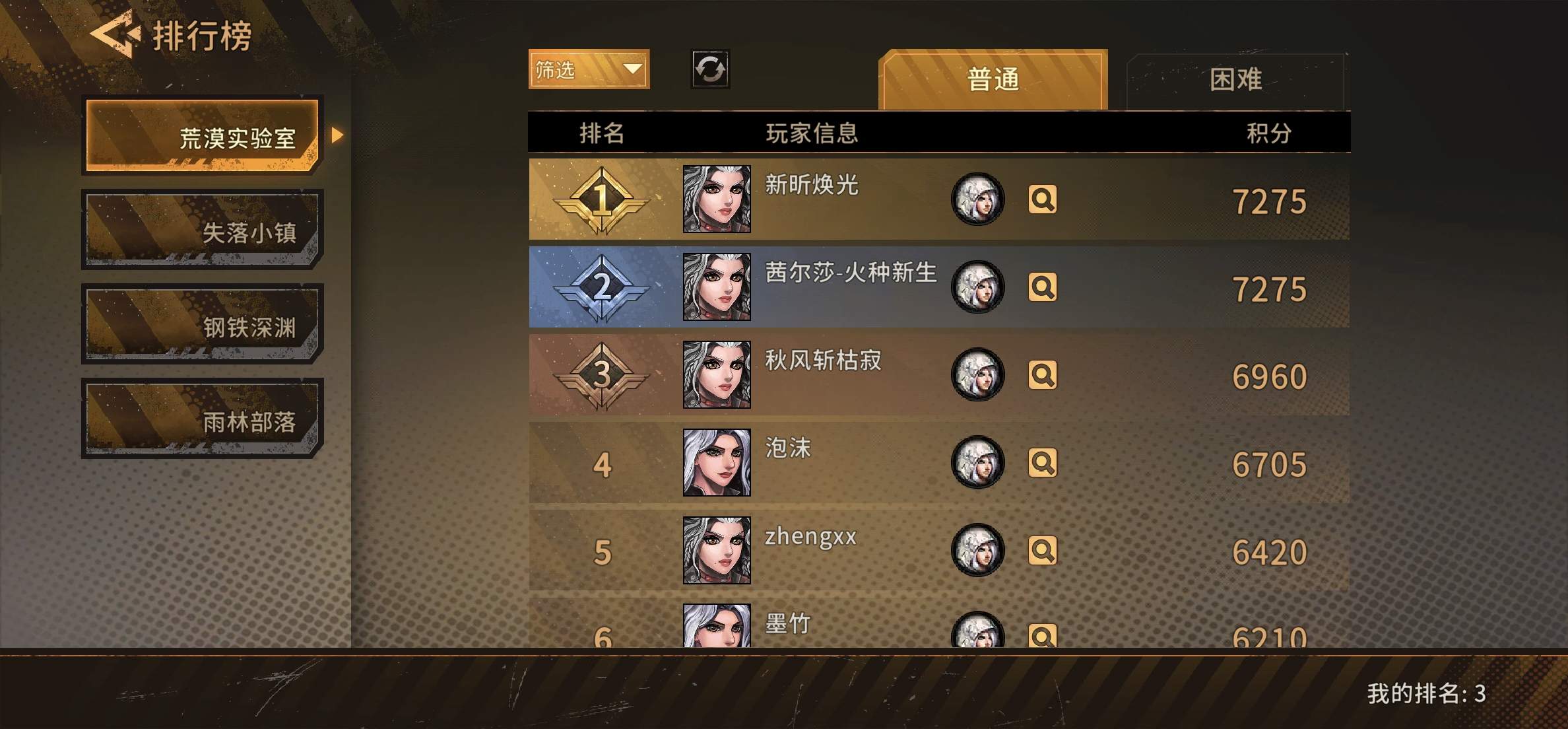The width and height of the screenshot is (1568, 729).
Task: Click the magnifier icon for 茜尔莎-火种新生
Action: click(1043, 289)
